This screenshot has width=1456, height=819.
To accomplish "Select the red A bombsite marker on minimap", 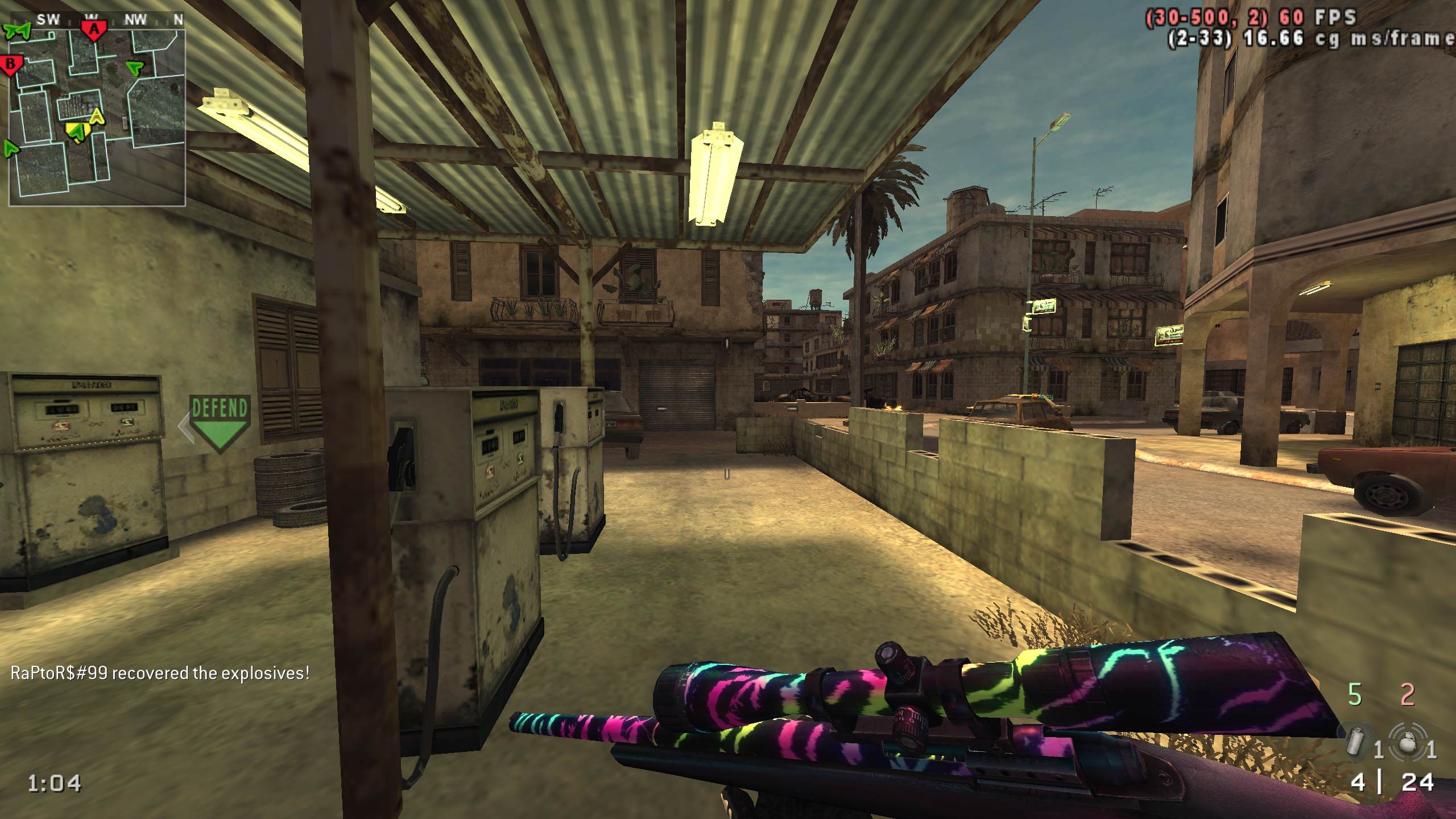I will coord(94,28).
